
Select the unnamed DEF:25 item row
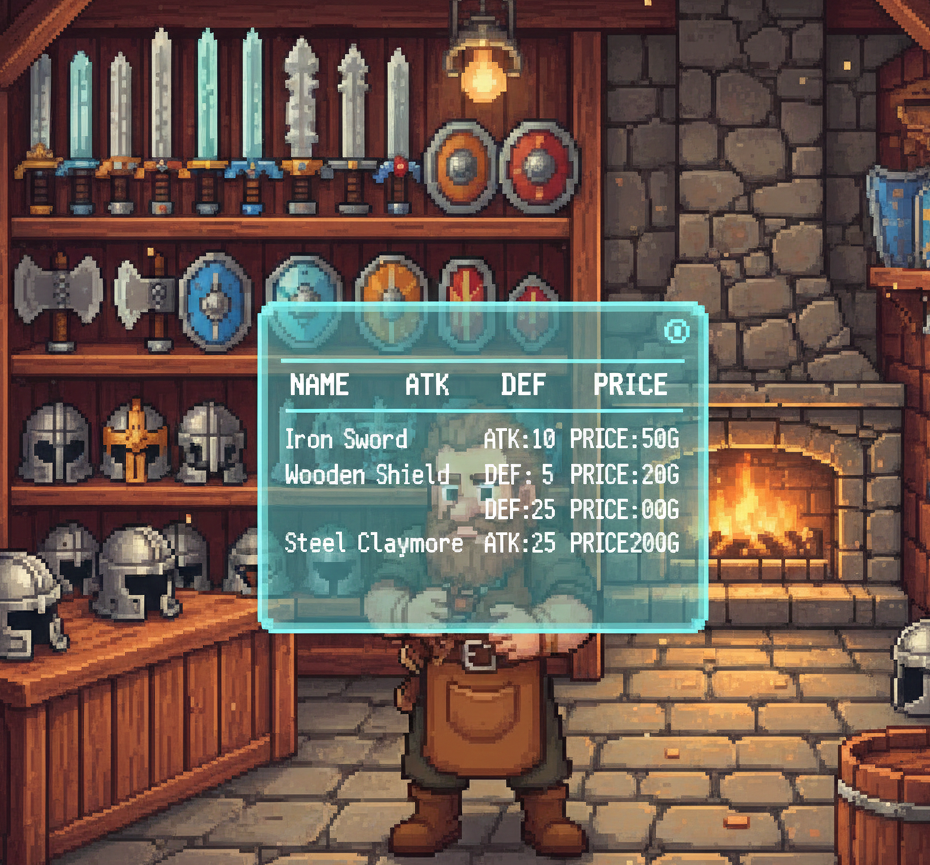click(x=580, y=509)
